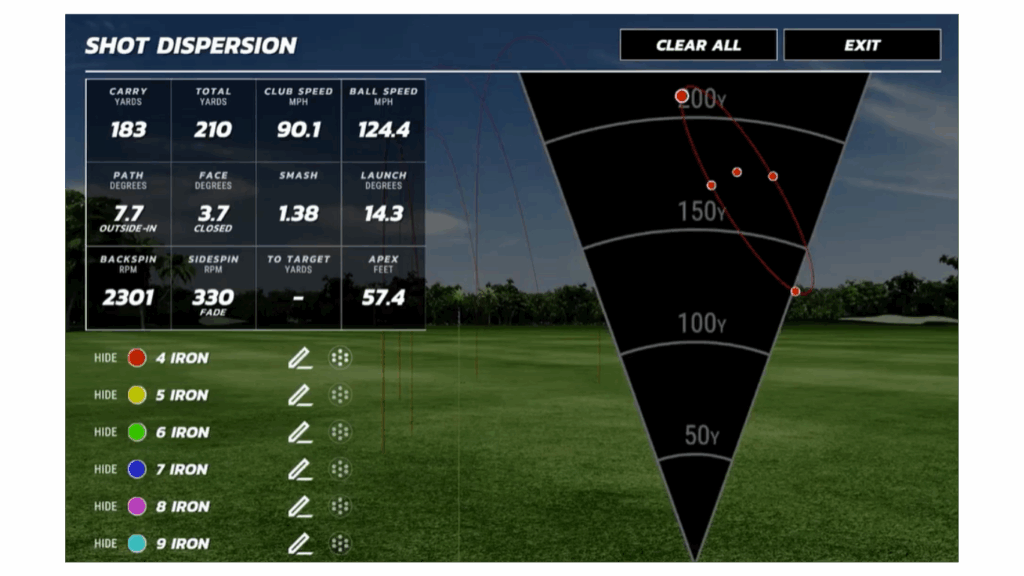Hide the 5 Iron shots
This screenshot has height=576, width=1024.
click(106, 395)
